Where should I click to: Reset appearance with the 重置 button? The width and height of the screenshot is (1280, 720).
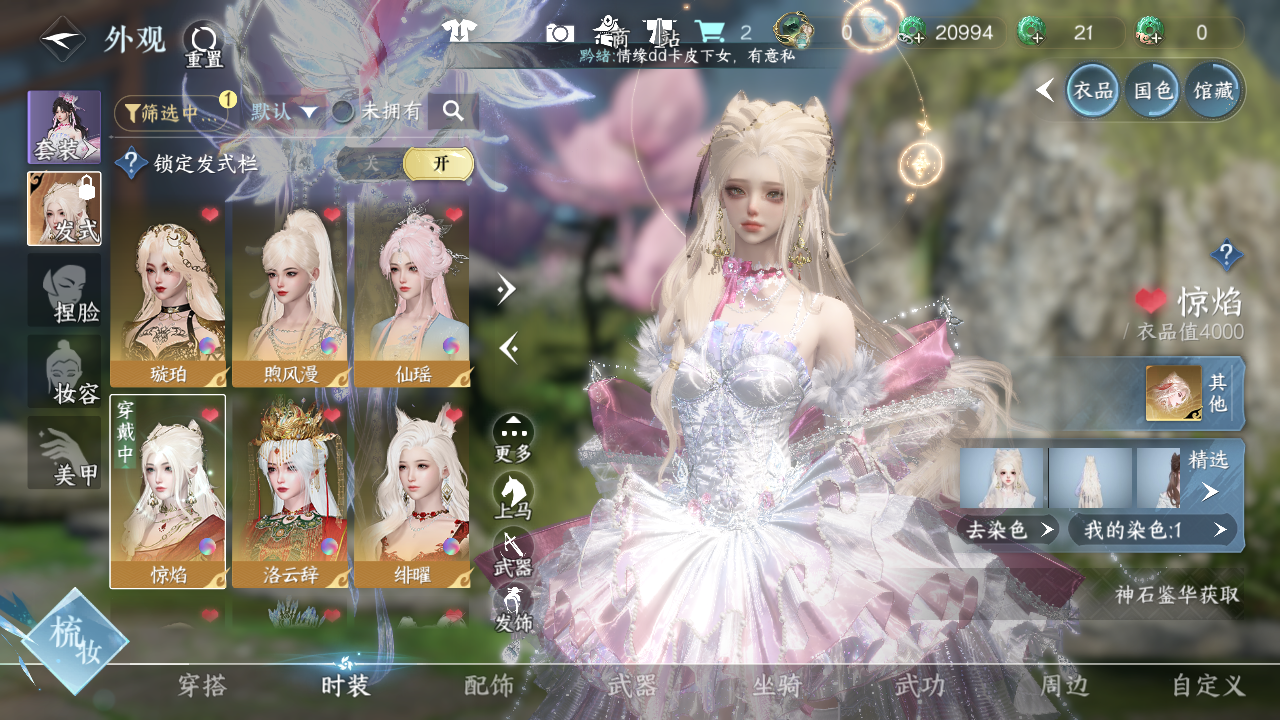tap(204, 45)
